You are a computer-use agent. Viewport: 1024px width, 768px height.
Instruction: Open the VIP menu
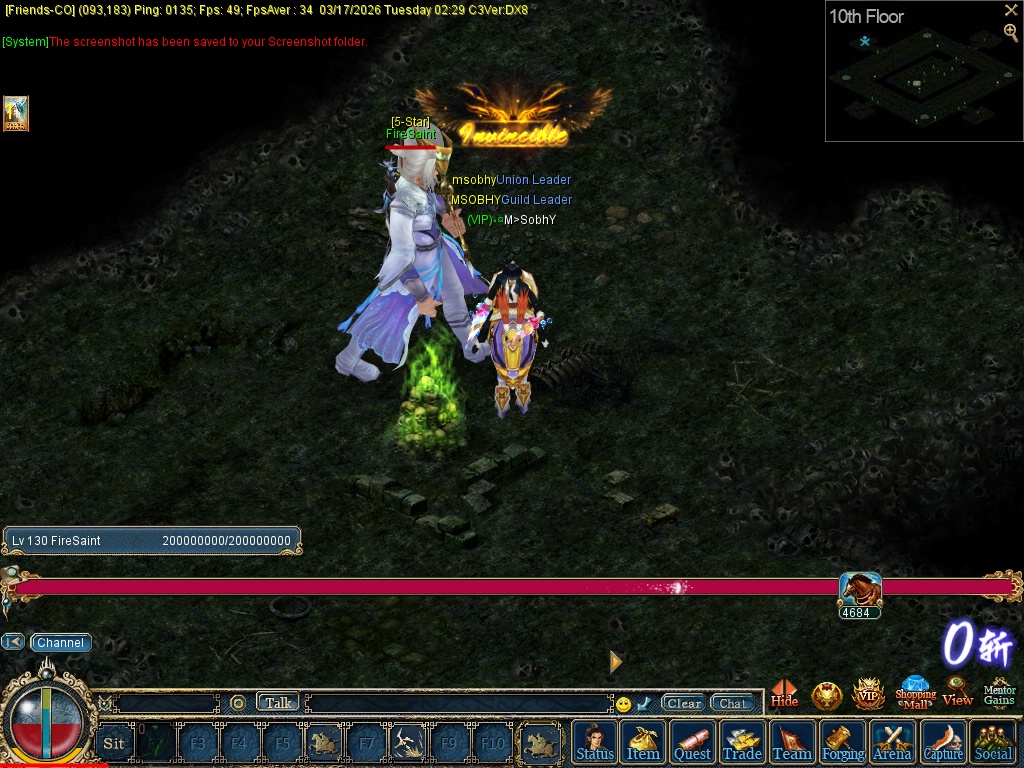point(868,694)
